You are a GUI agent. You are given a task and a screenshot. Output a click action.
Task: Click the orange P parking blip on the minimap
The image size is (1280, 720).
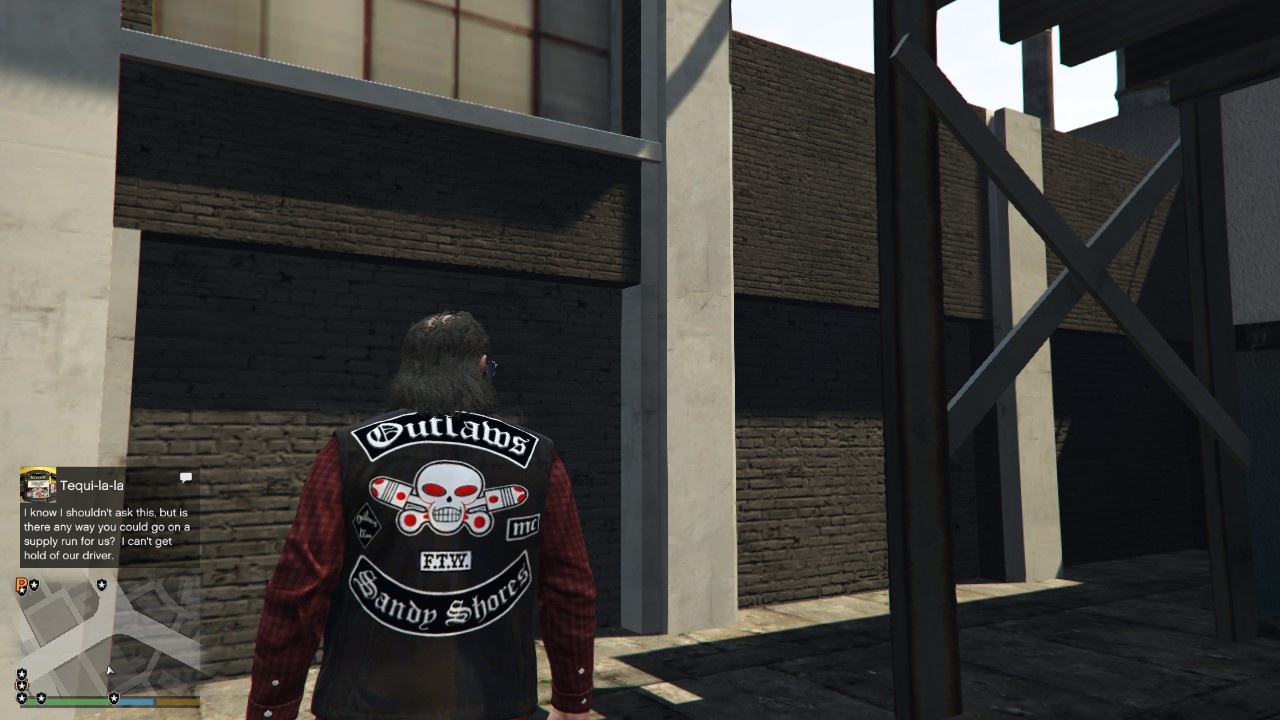tap(20, 585)
